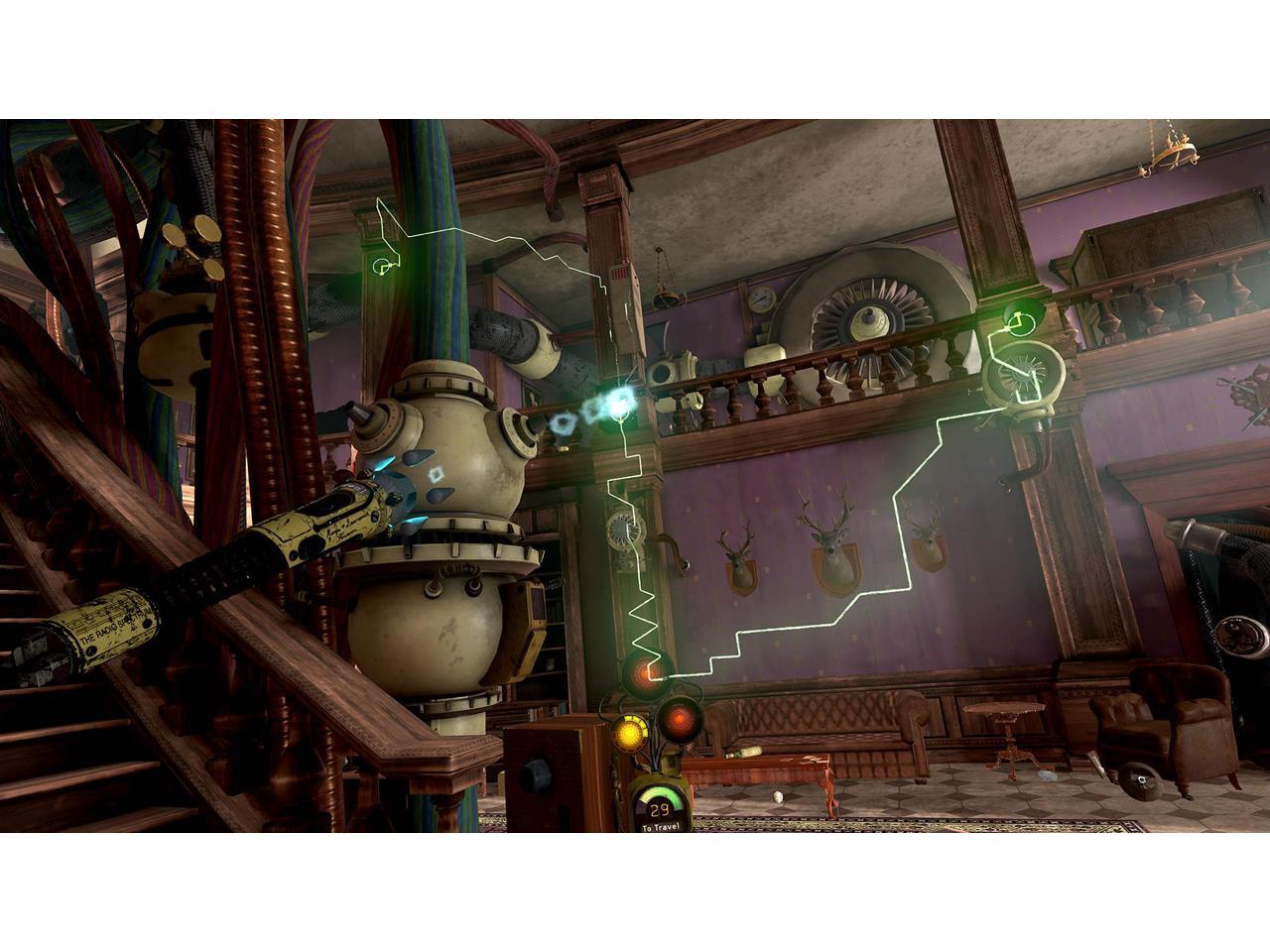Select the green travel node on the left pillar
Image resolution: width=1270 pixels, height=952 pixels.
(x=381, y=265)
